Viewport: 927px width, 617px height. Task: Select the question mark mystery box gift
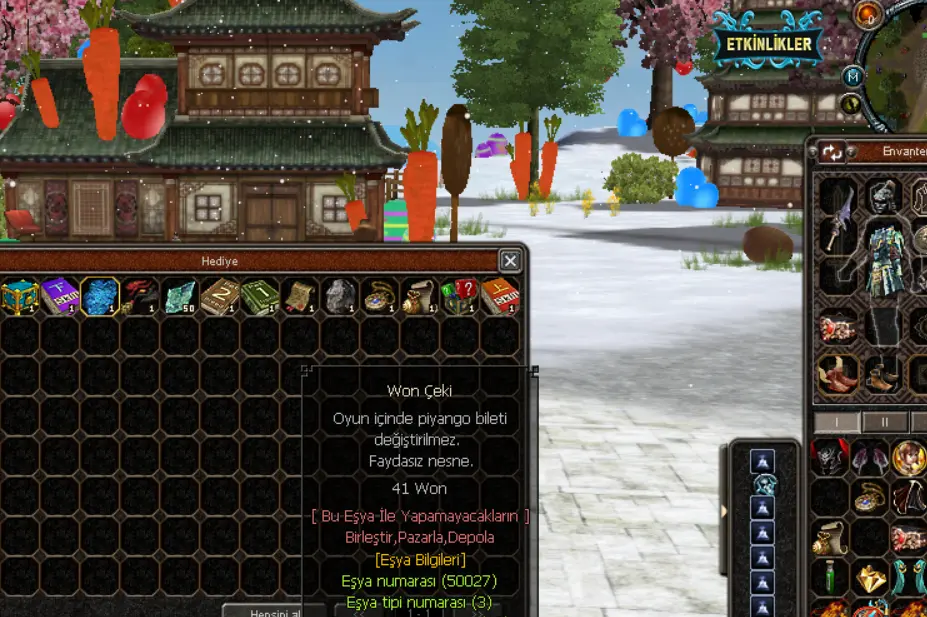point(459,297)
